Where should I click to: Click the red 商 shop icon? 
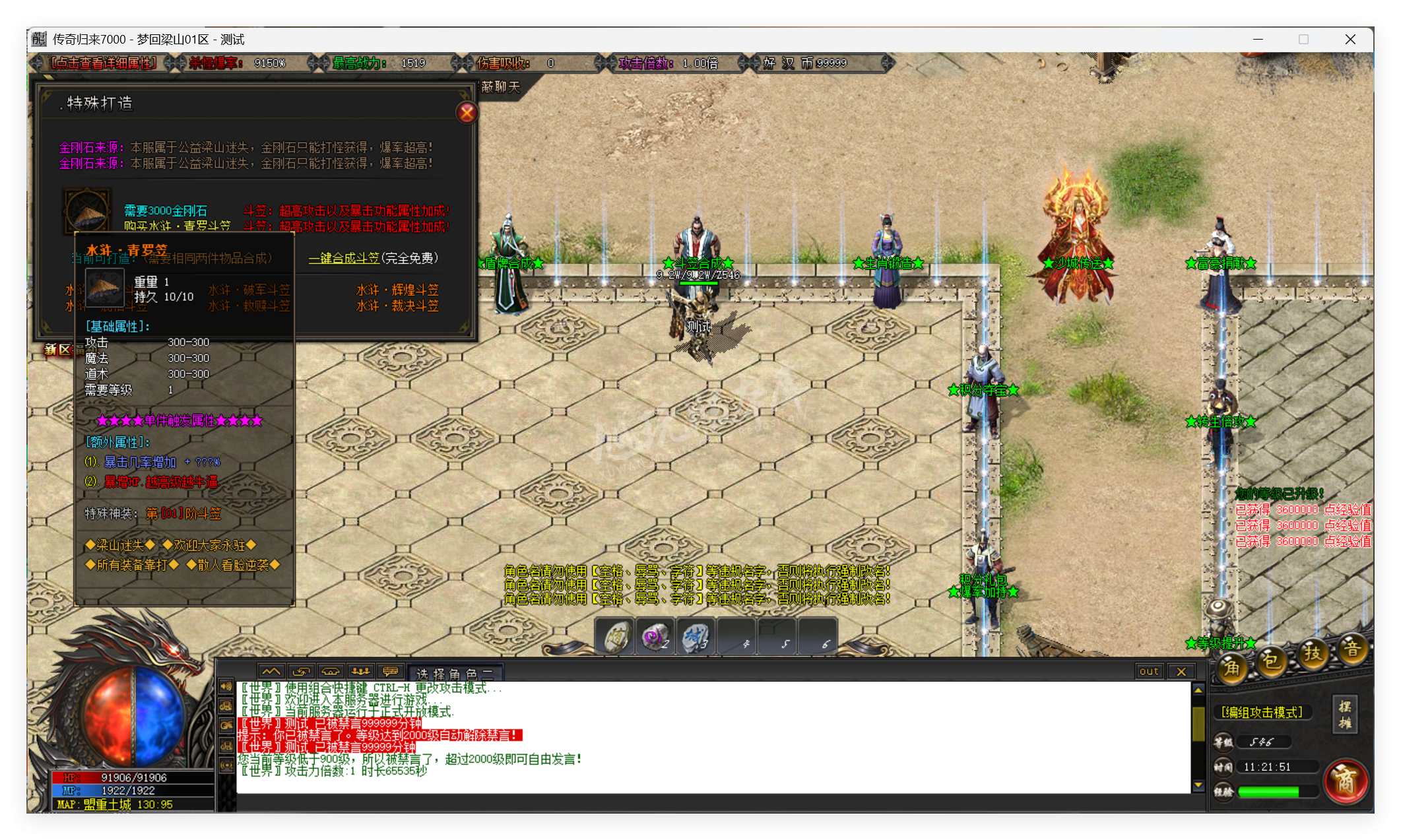click(x=1347, y=781)
